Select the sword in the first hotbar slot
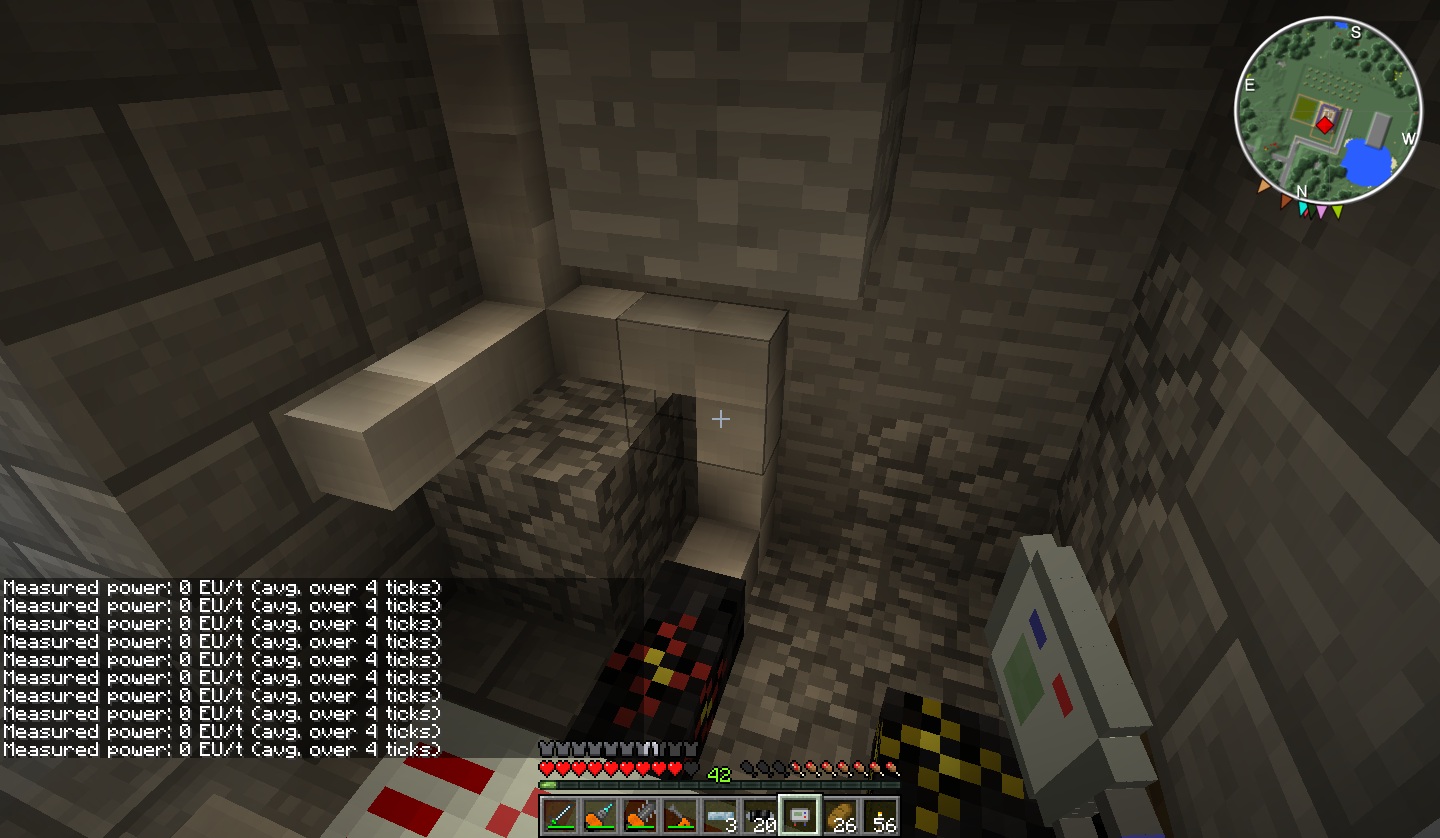 click(560, 816)
